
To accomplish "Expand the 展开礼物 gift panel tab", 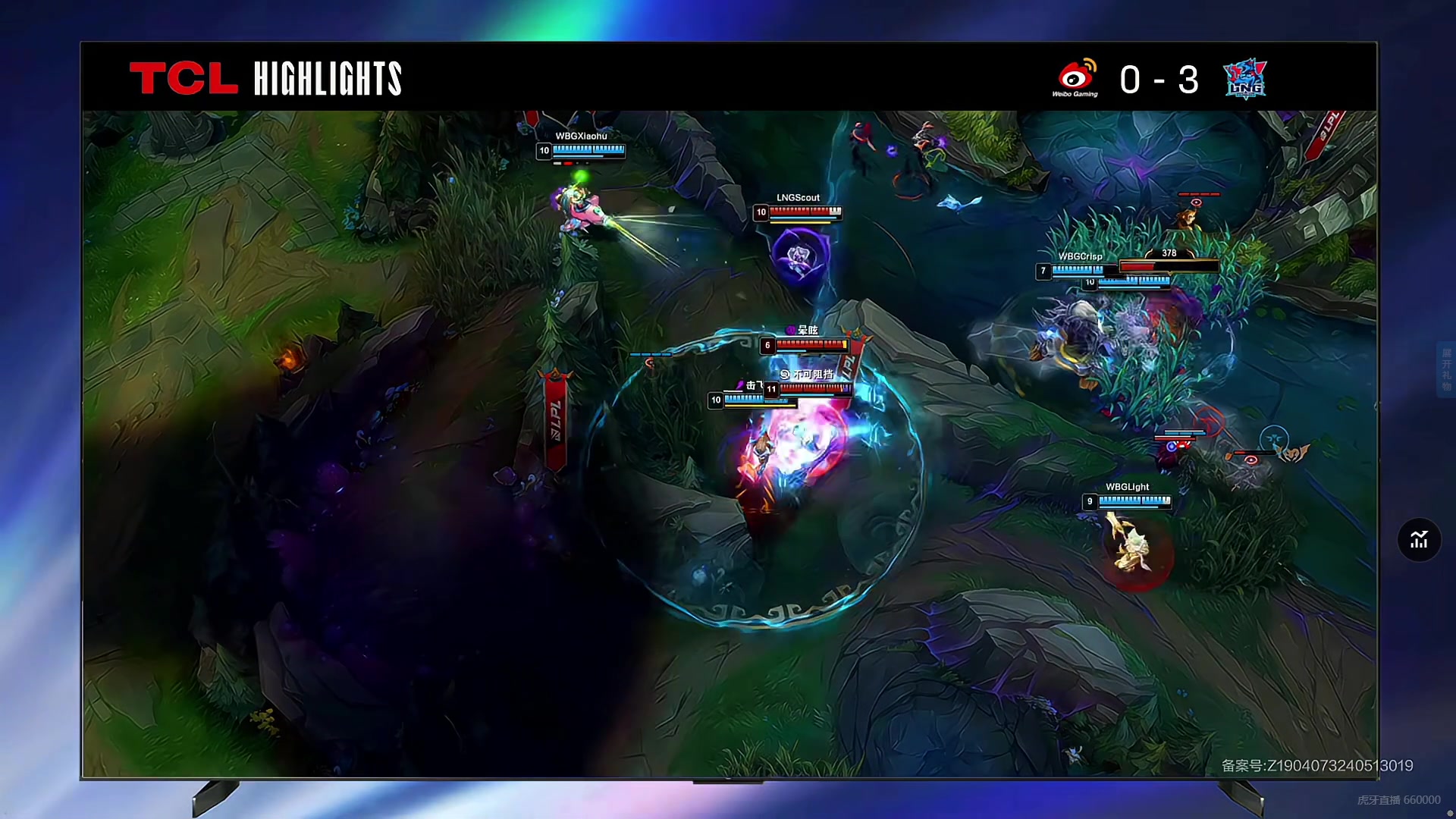I will tap(1446, 369).
